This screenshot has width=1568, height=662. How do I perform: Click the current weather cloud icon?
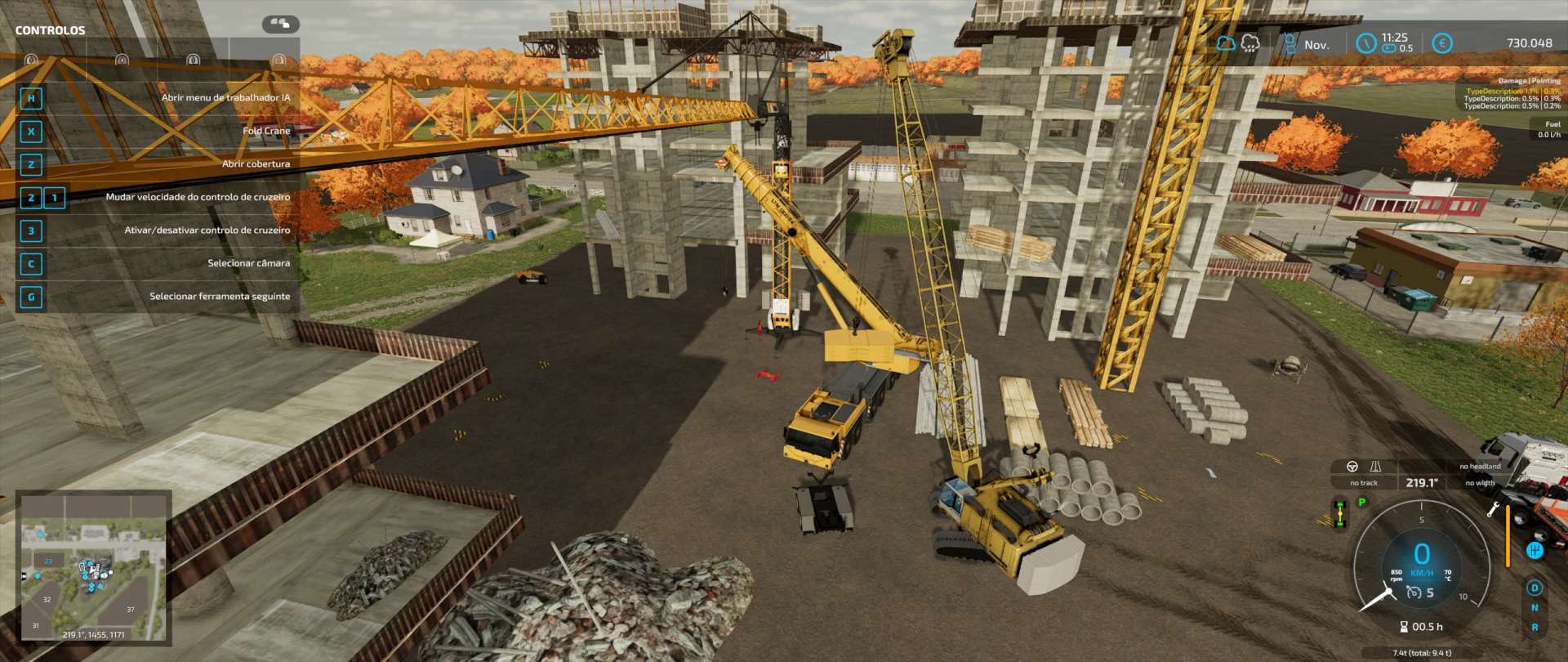[x=1226, y=43]
